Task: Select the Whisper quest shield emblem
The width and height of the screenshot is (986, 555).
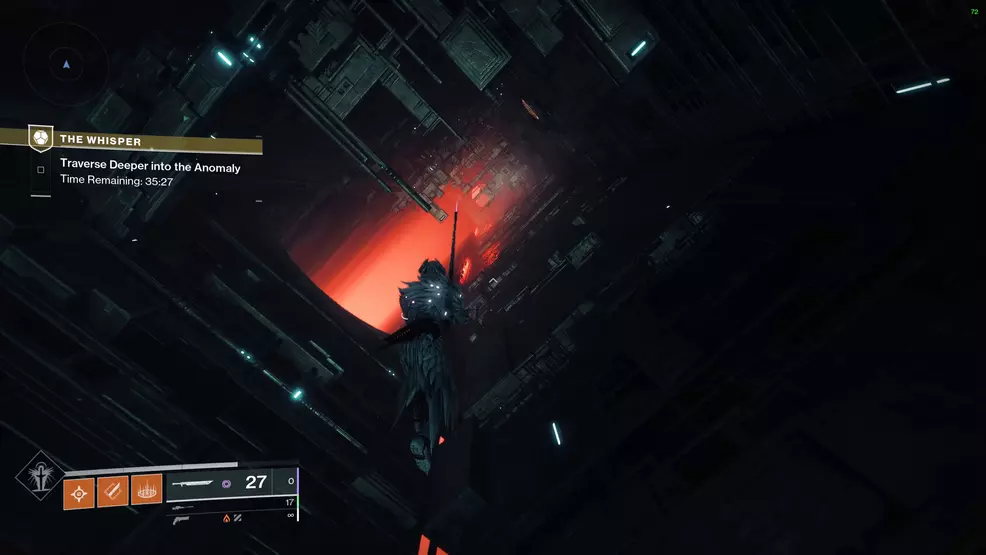Action: pyautogui.click(x=41, y=138)
